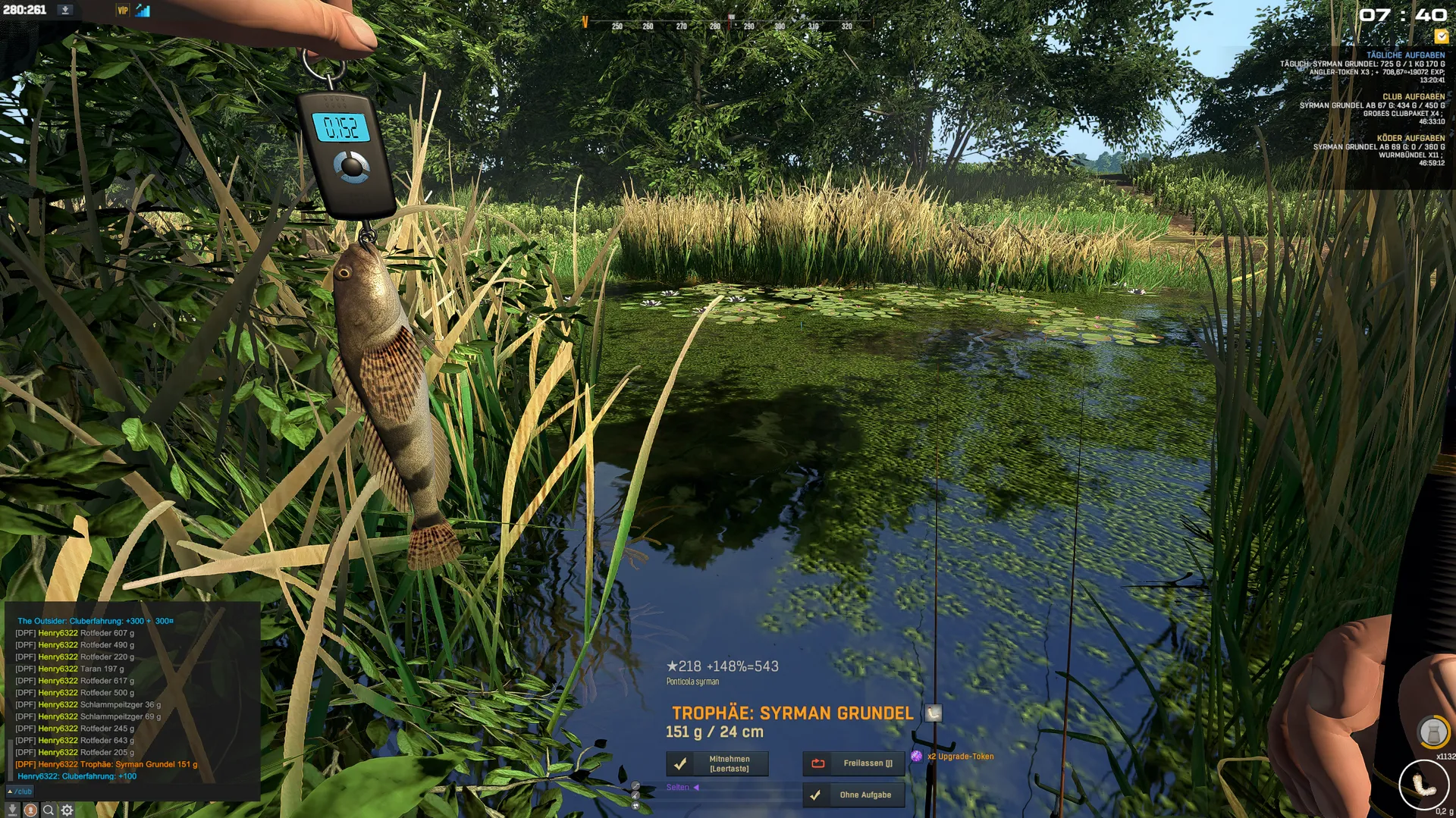Open chat settings via the gear icon
The image size is (1456, 818).
pyautogui.click(x=67, y=810)
